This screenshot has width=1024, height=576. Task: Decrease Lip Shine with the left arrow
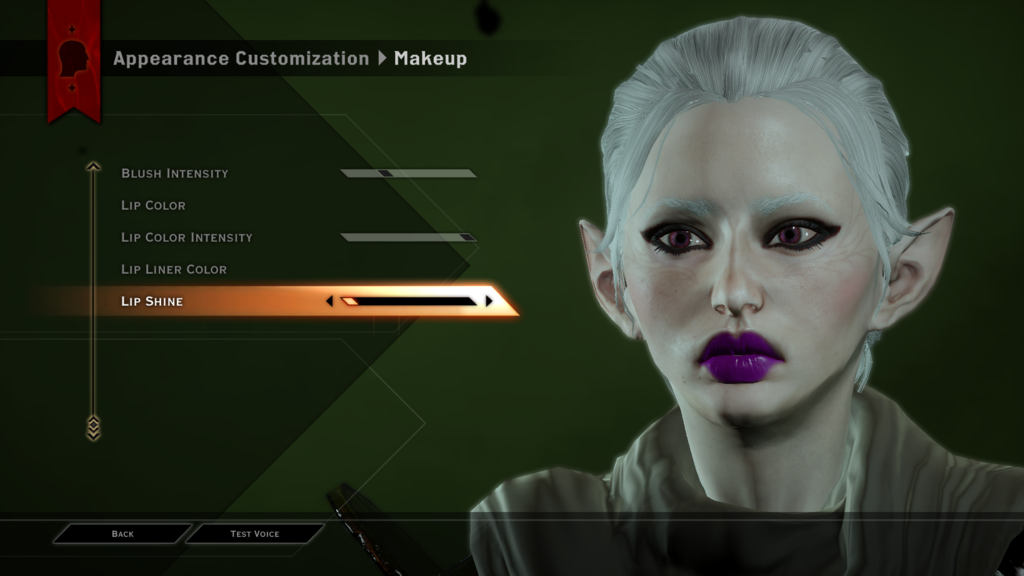(330, 301)
